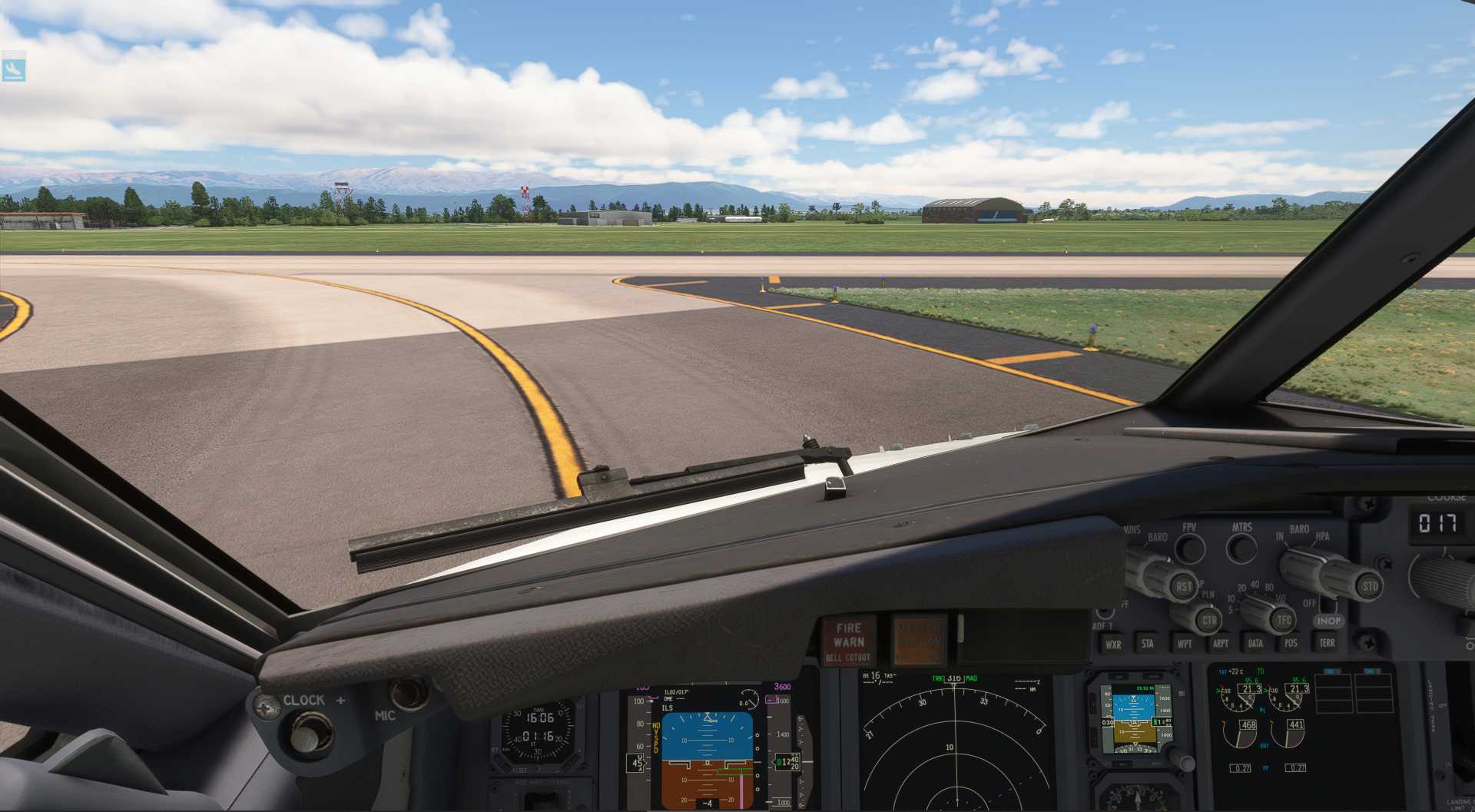1475x812 pixels.
Task: Toggle the WPT waypoints map button
Action: point(1184,644)
